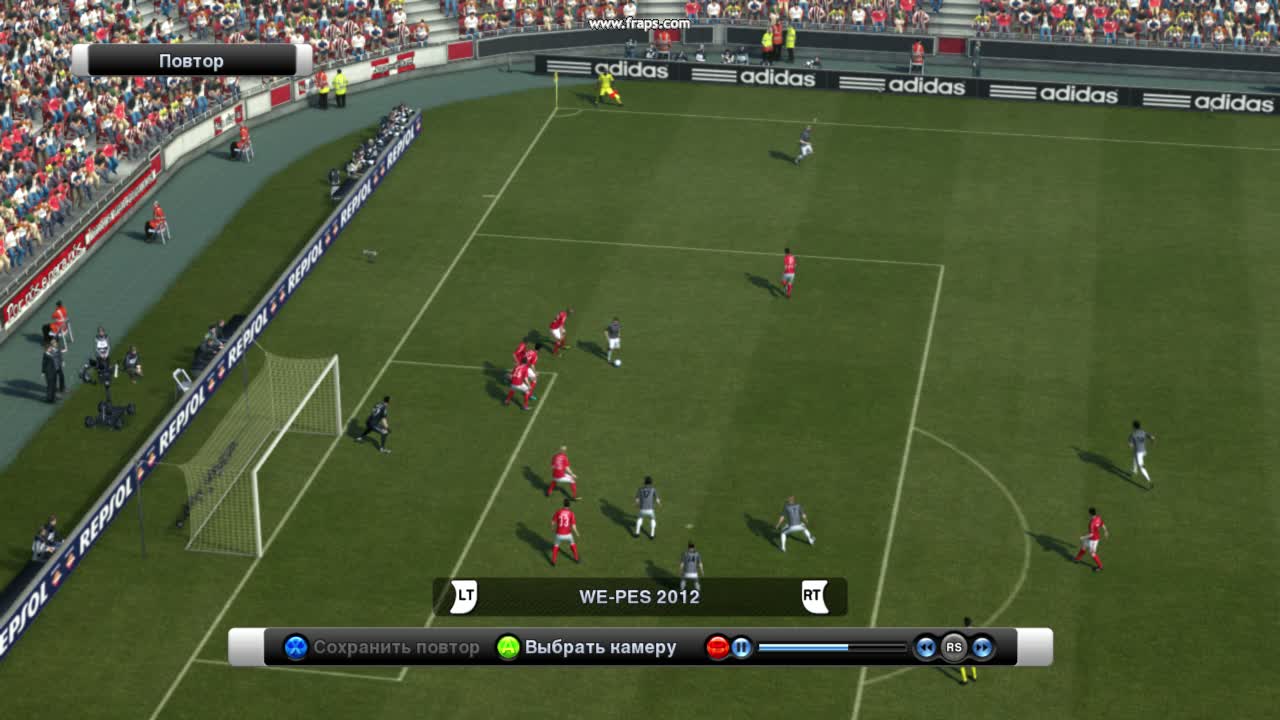The height and width of the screenshot is (720, 1280).
Task: Click the "Сохранить повтор" label
Action: (x=396, y=647)
